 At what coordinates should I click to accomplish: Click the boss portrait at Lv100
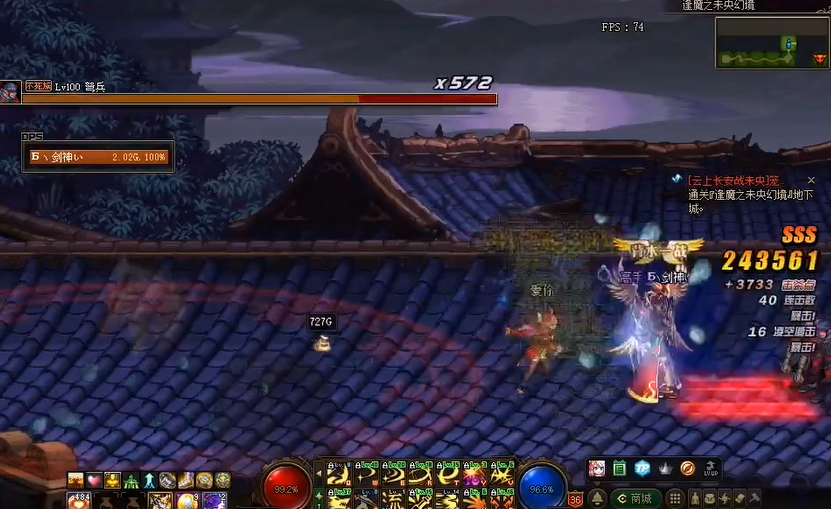pyautogui.click(x=10, y=92)
